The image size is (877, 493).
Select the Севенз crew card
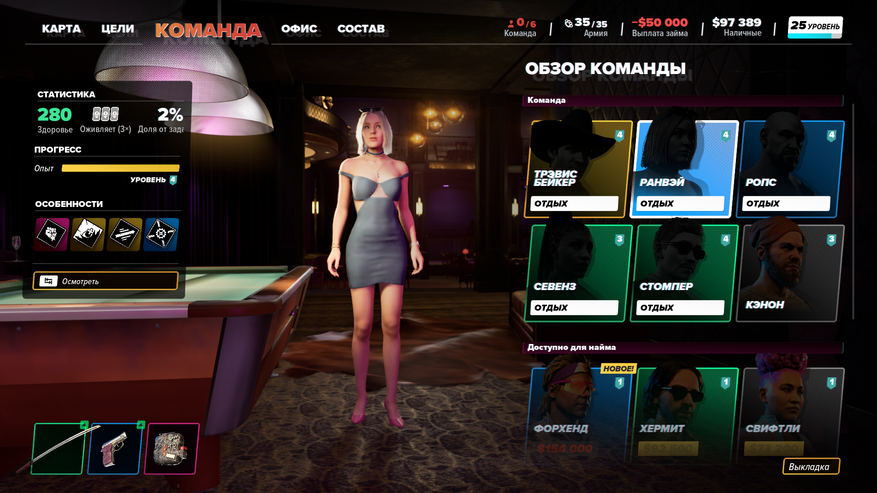(580, 272)
